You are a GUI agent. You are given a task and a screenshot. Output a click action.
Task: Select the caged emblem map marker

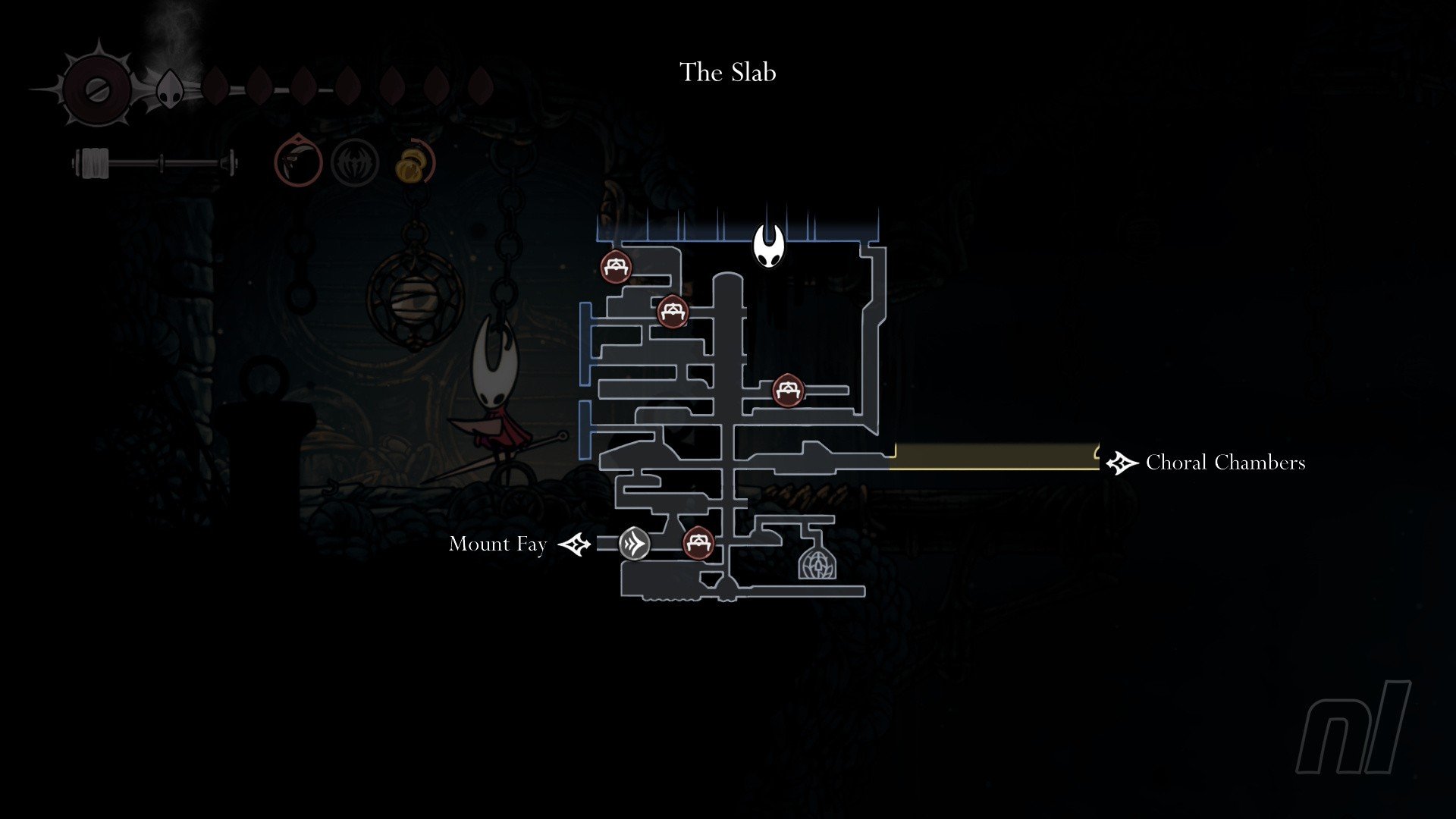coord(817,563)
